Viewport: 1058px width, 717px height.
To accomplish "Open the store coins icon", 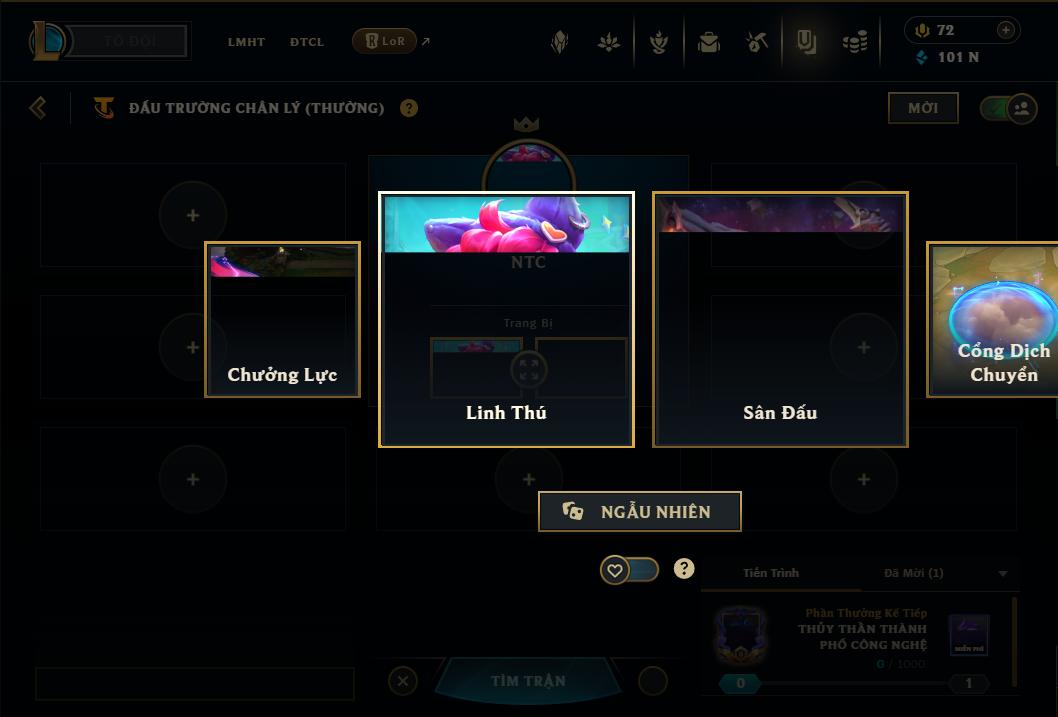I will (855, 42).
